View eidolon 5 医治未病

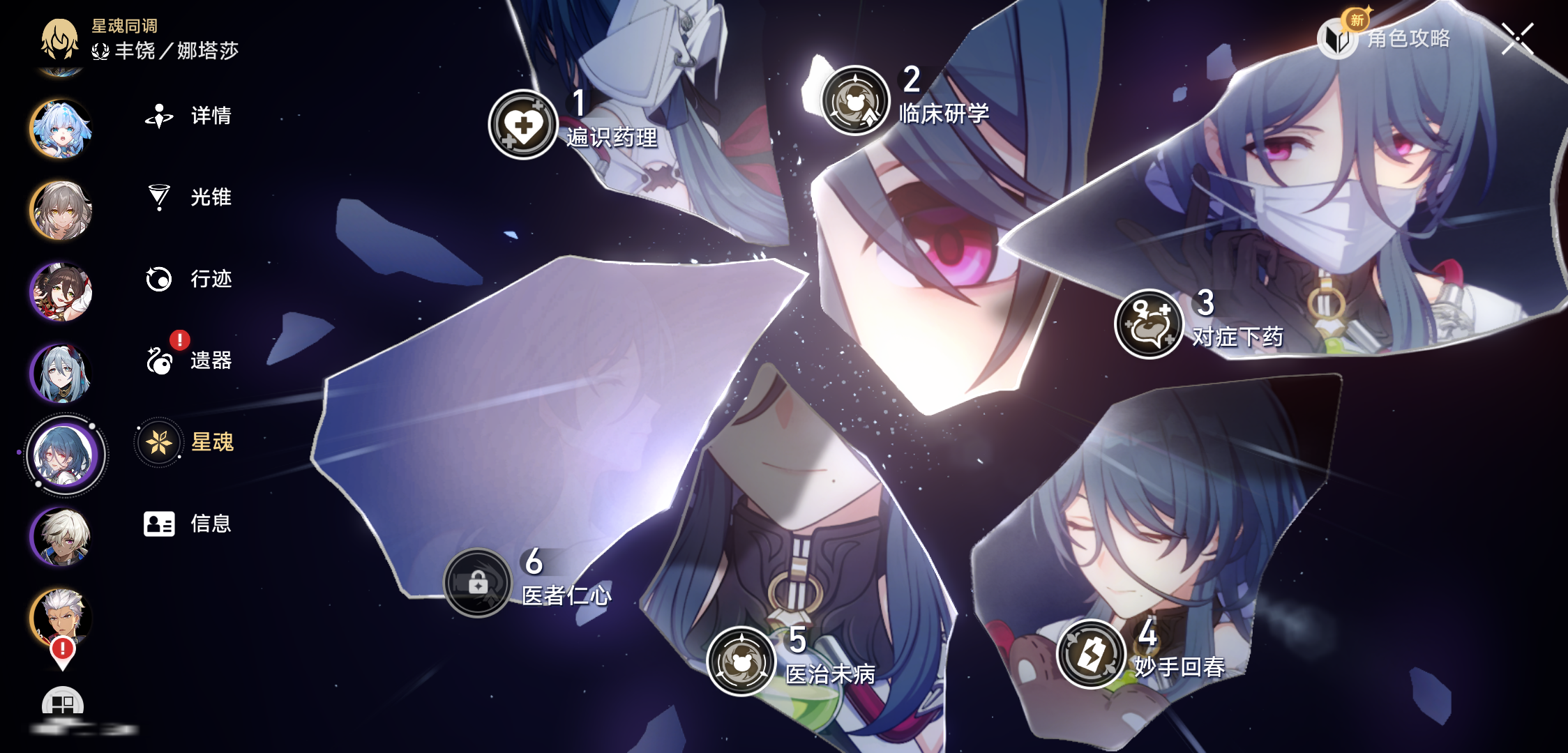click(741, 661)
